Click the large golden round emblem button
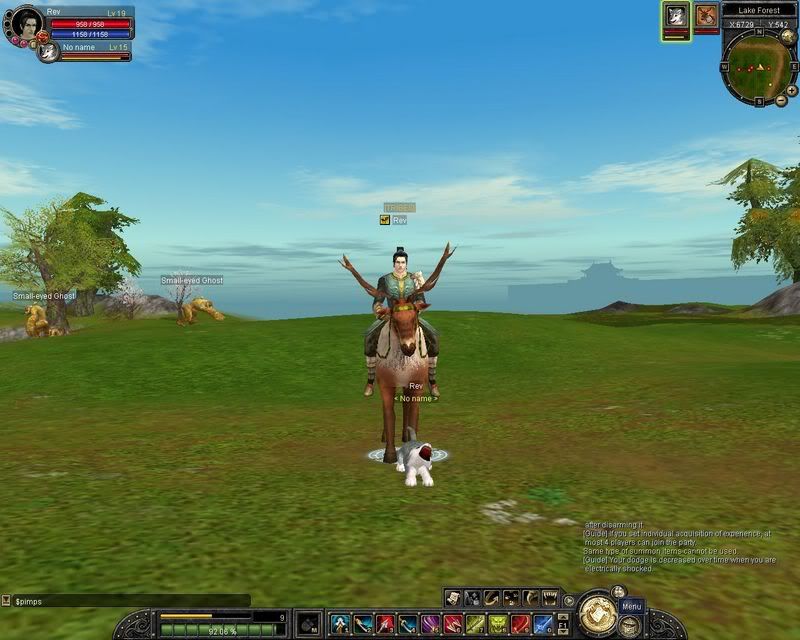 [x=597, y=610]
